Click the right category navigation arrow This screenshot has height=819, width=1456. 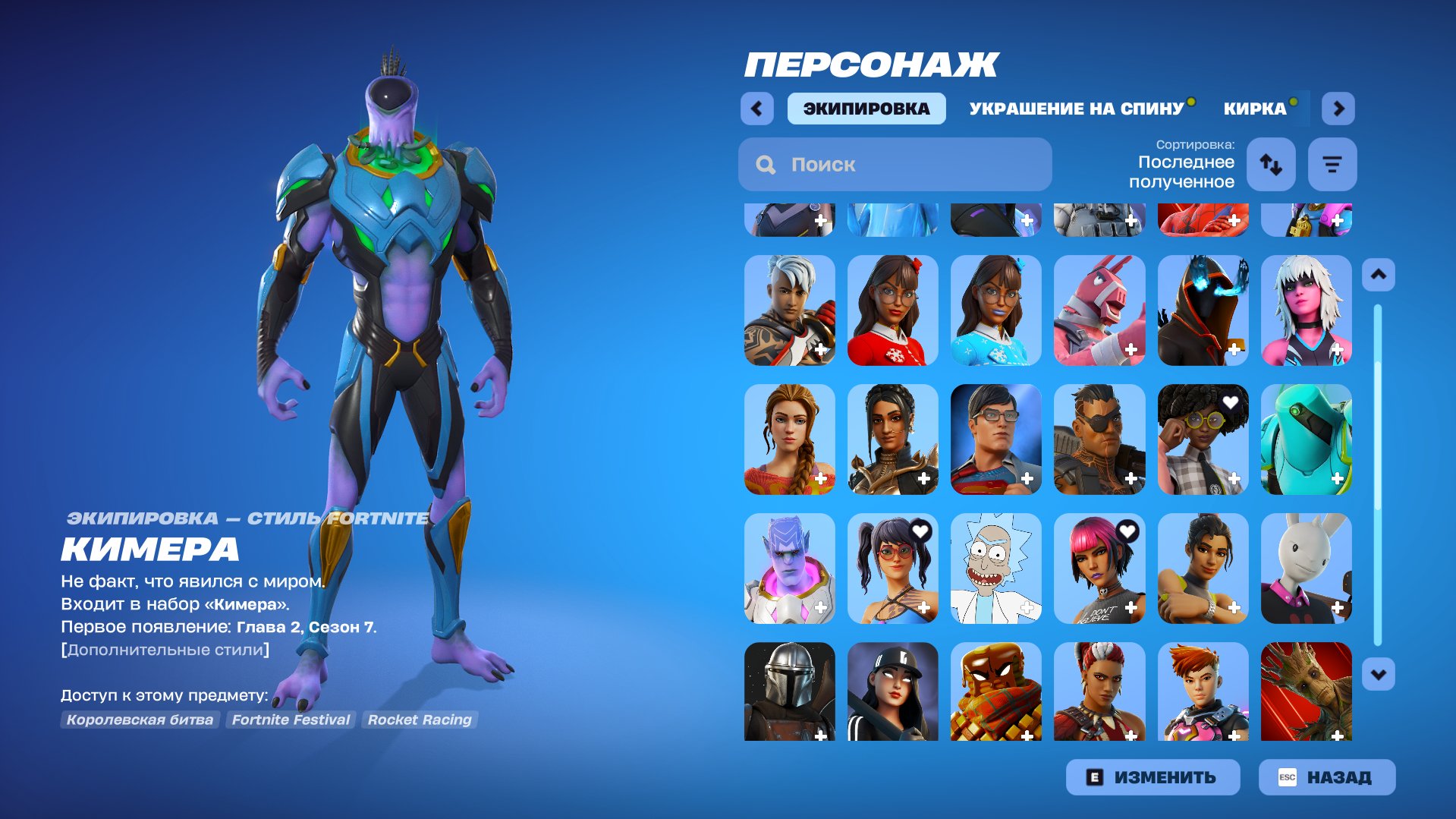[x=1338, y=109]
